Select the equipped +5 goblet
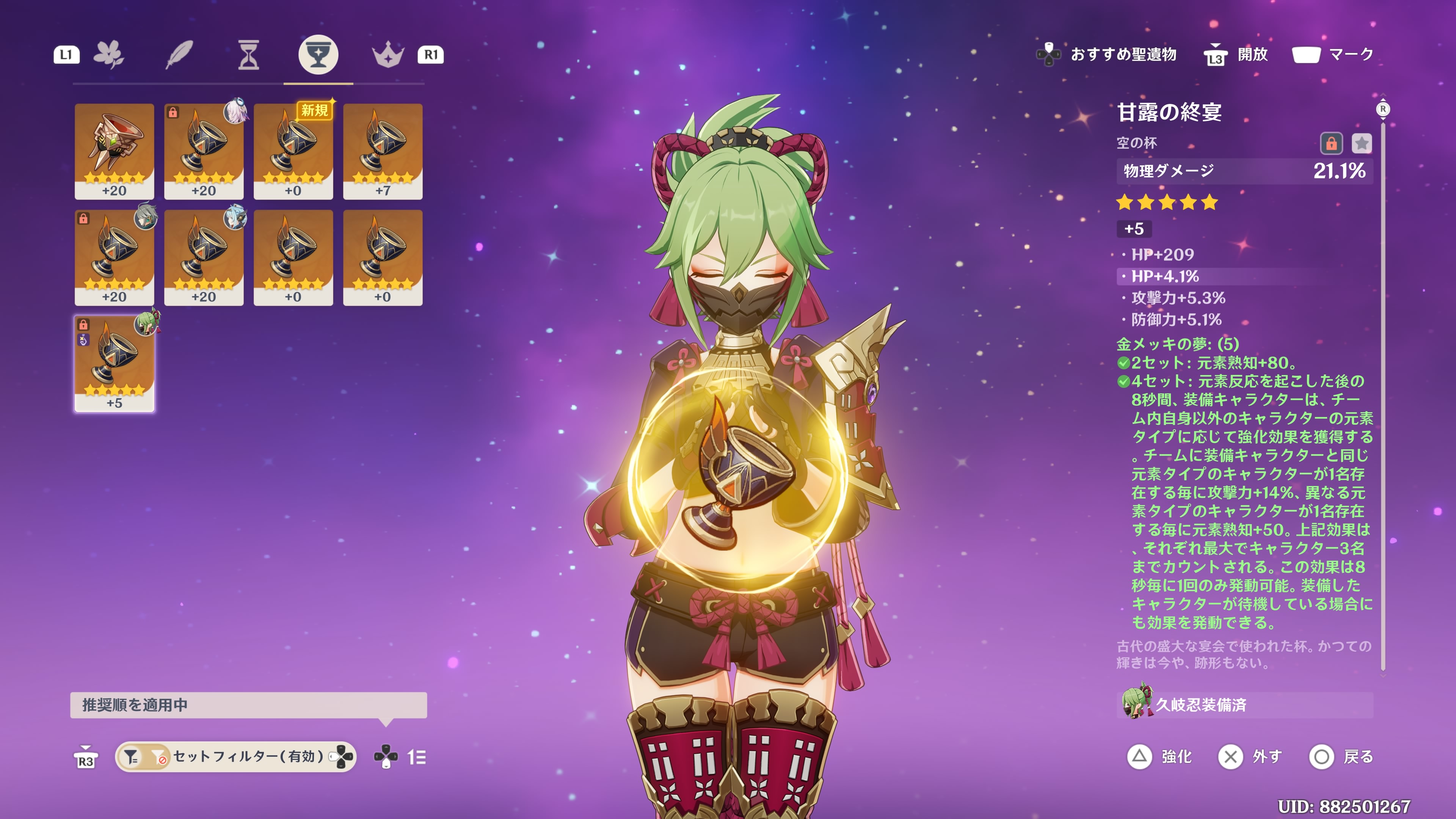Image resolution: width=1456 pixels, height=819 pixels. (x=114, y=364)
